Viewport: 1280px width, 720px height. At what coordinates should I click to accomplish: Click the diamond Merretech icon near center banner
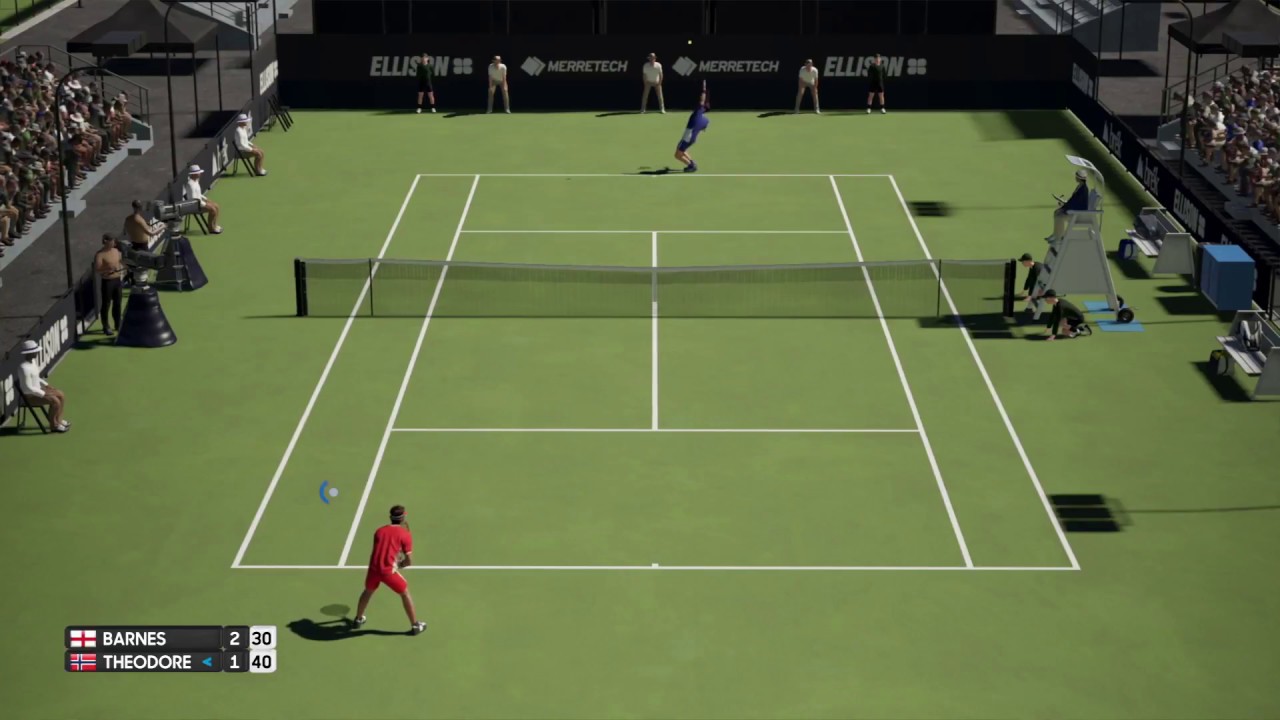pos(686,66)
